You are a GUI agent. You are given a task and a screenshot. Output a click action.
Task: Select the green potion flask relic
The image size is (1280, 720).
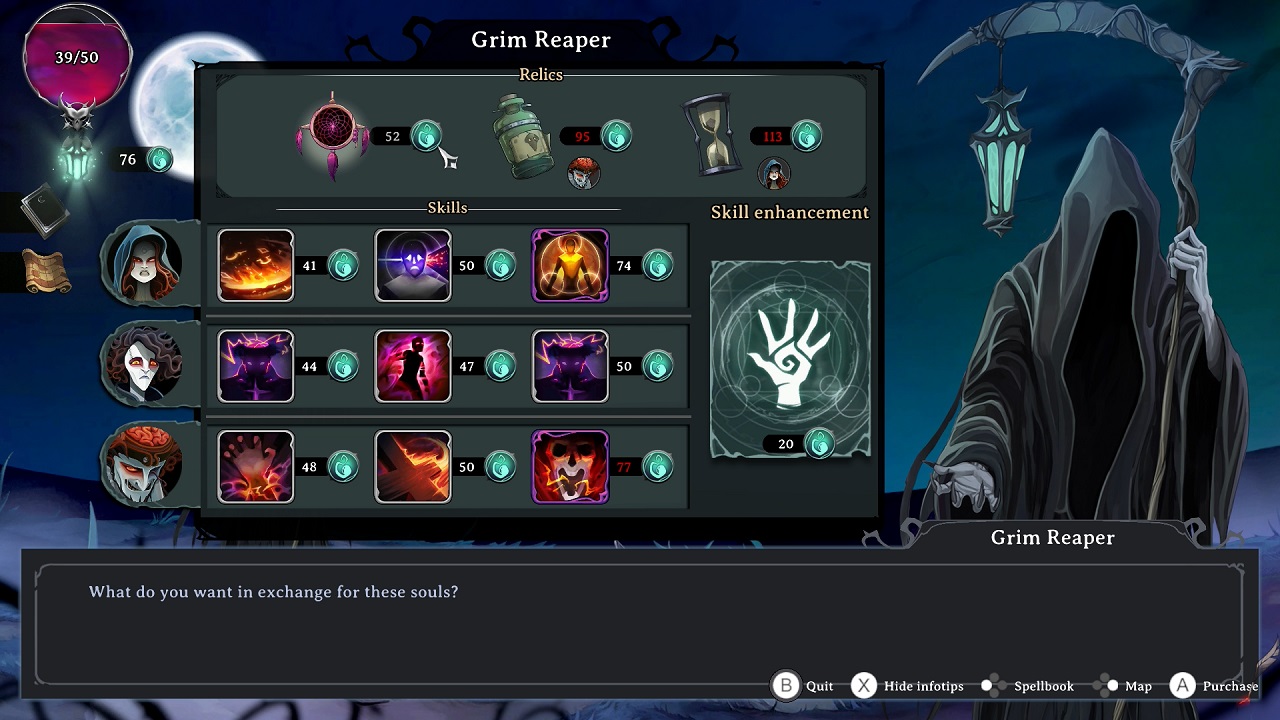pyautogui.click(x=523, y=135)
